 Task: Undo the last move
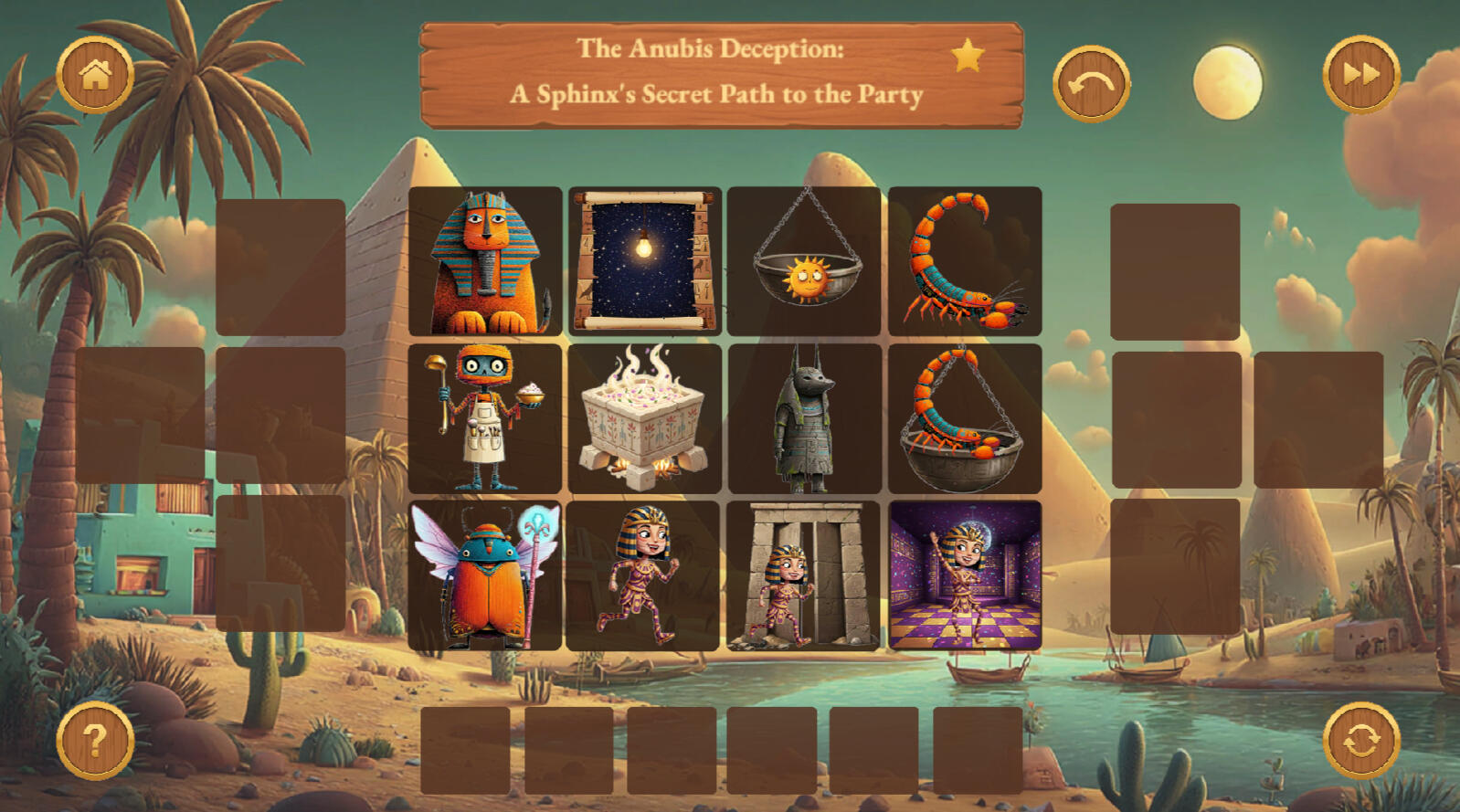coord(1091,84)
